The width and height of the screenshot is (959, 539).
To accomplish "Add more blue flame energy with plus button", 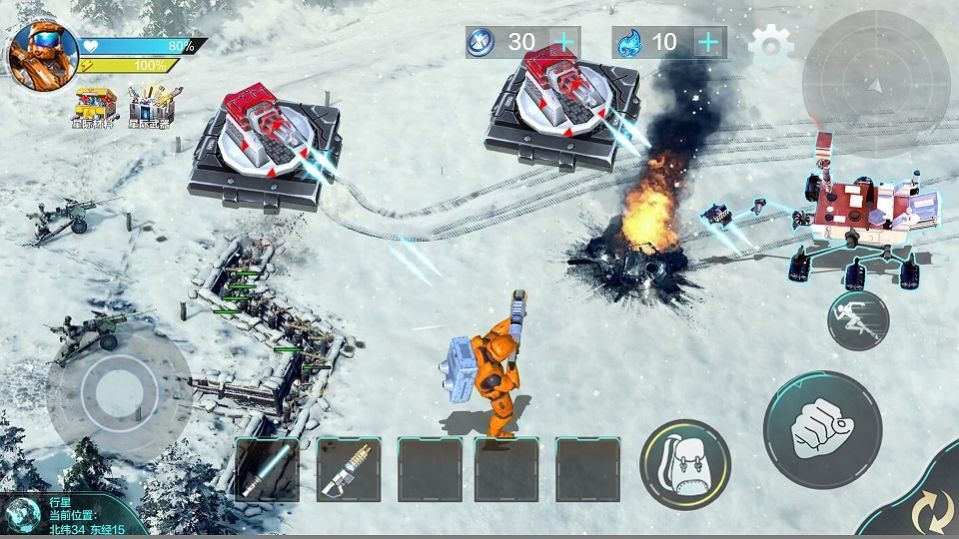I will [708, 42].
